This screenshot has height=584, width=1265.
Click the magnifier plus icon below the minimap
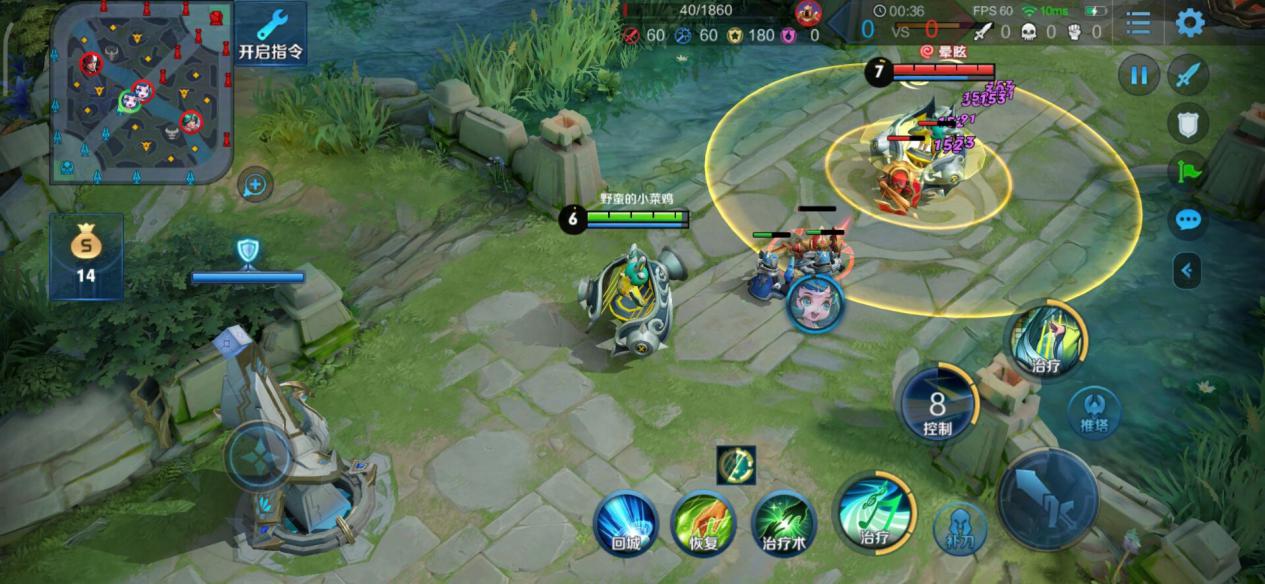(x=256, y=185)
